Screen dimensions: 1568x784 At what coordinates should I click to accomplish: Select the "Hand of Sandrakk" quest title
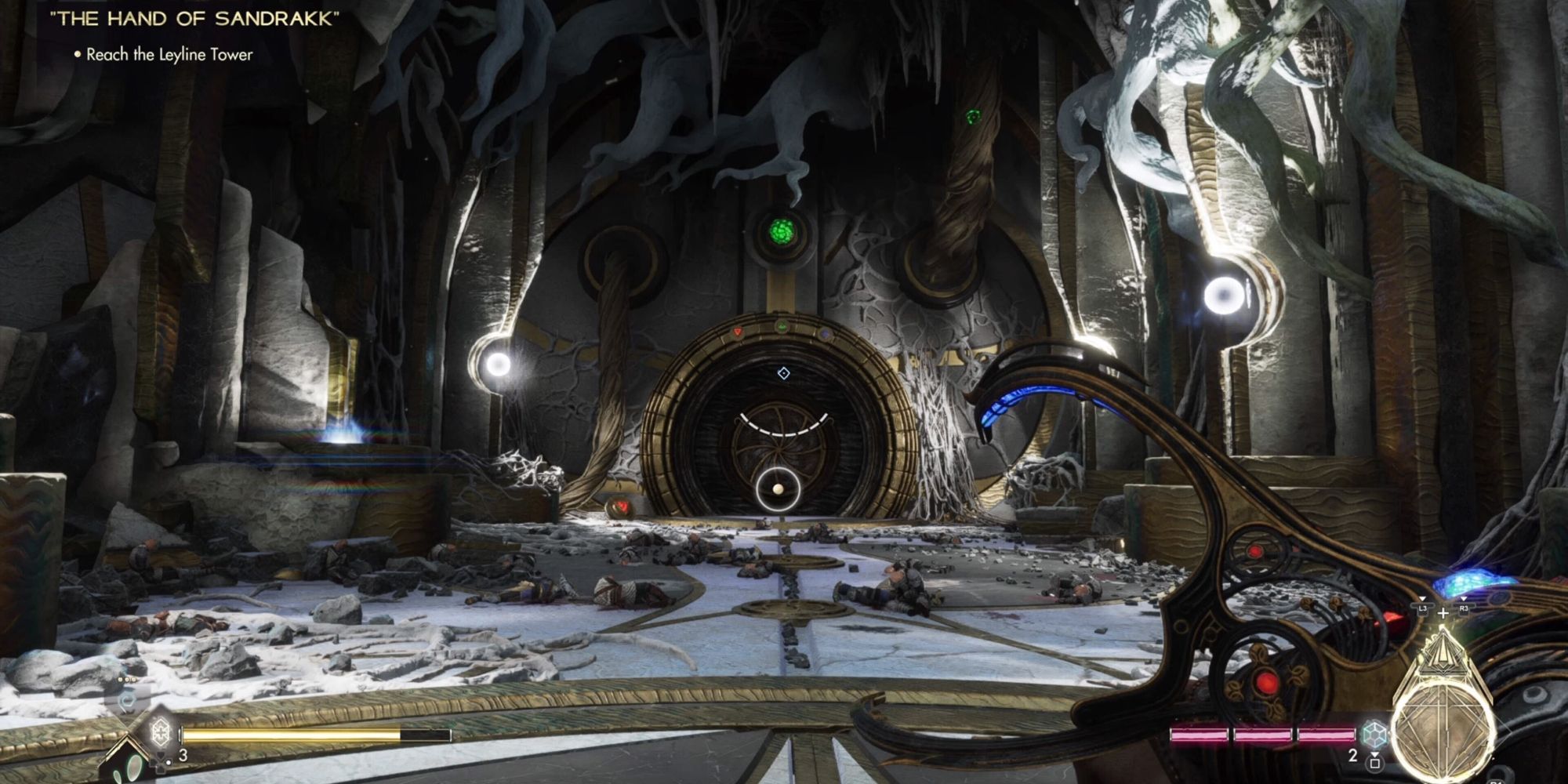pos(194,20)
